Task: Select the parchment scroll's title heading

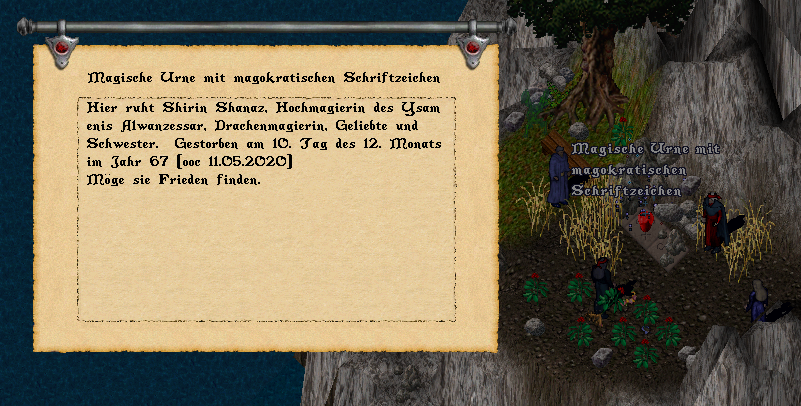Action: point(265,77)
